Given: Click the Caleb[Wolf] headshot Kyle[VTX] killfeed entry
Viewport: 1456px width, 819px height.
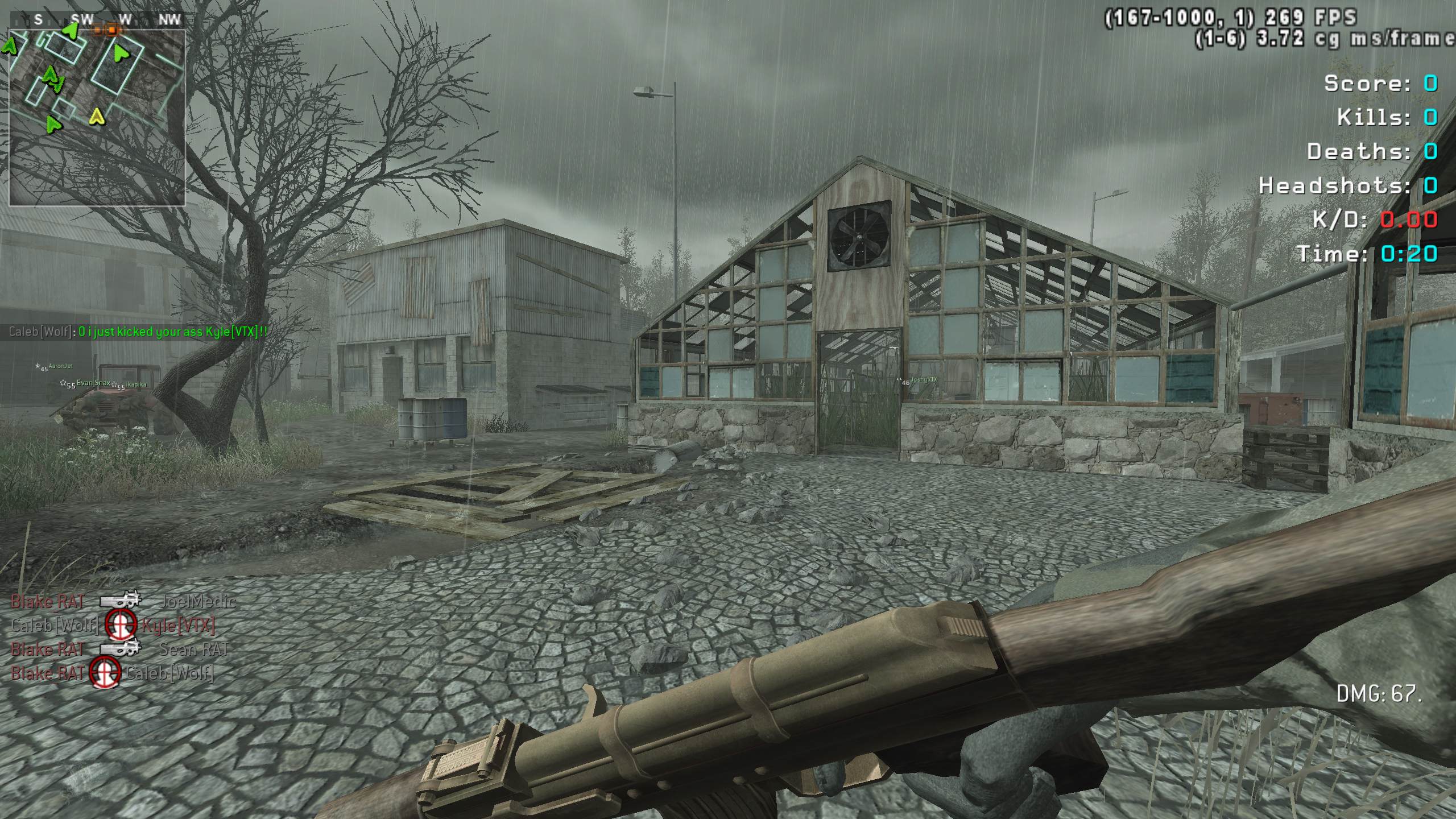Looking at the screenshot, I should click(113, 626).
